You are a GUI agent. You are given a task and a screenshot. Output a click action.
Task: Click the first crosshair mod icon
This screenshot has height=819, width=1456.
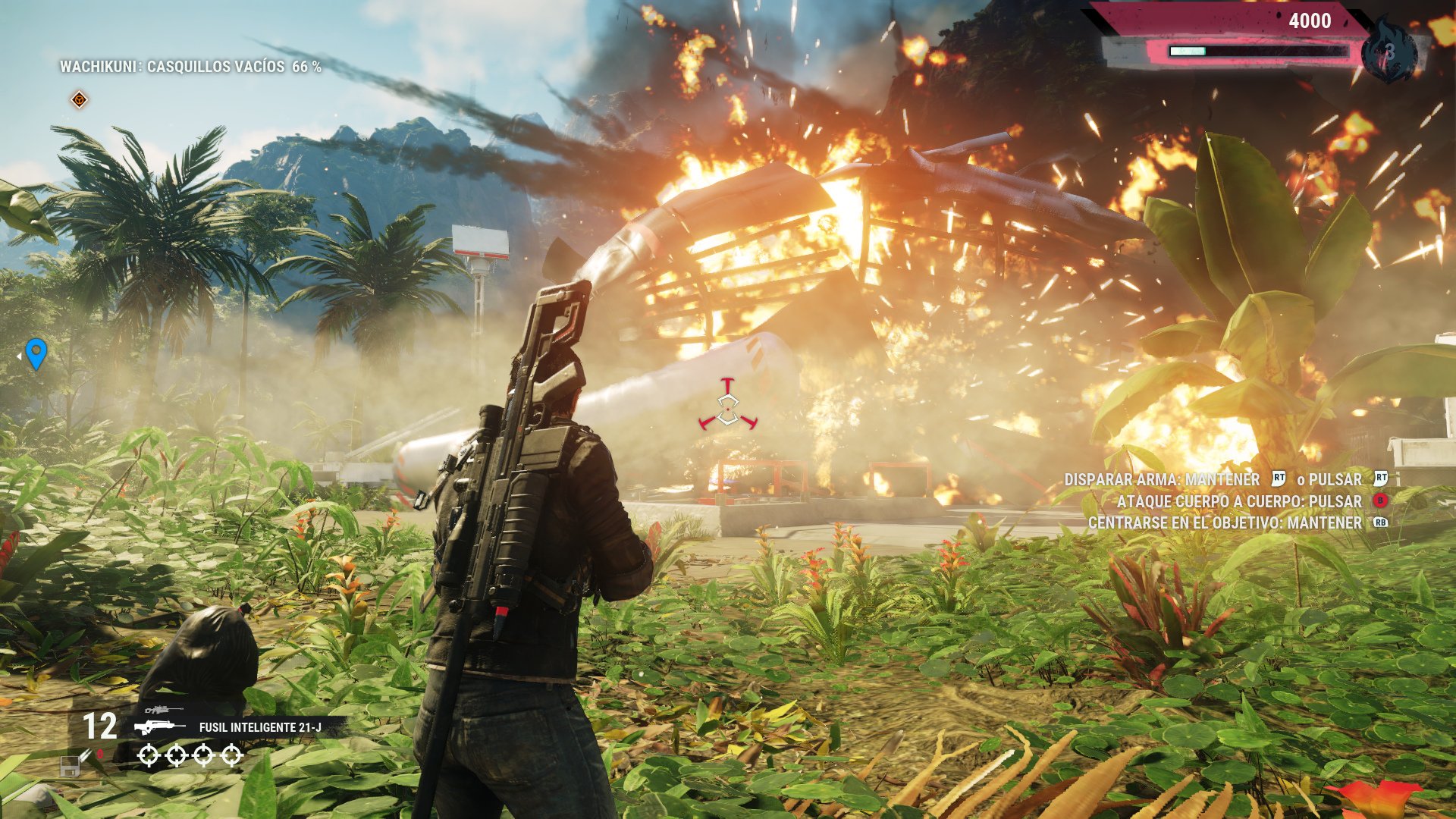point(149,755)
